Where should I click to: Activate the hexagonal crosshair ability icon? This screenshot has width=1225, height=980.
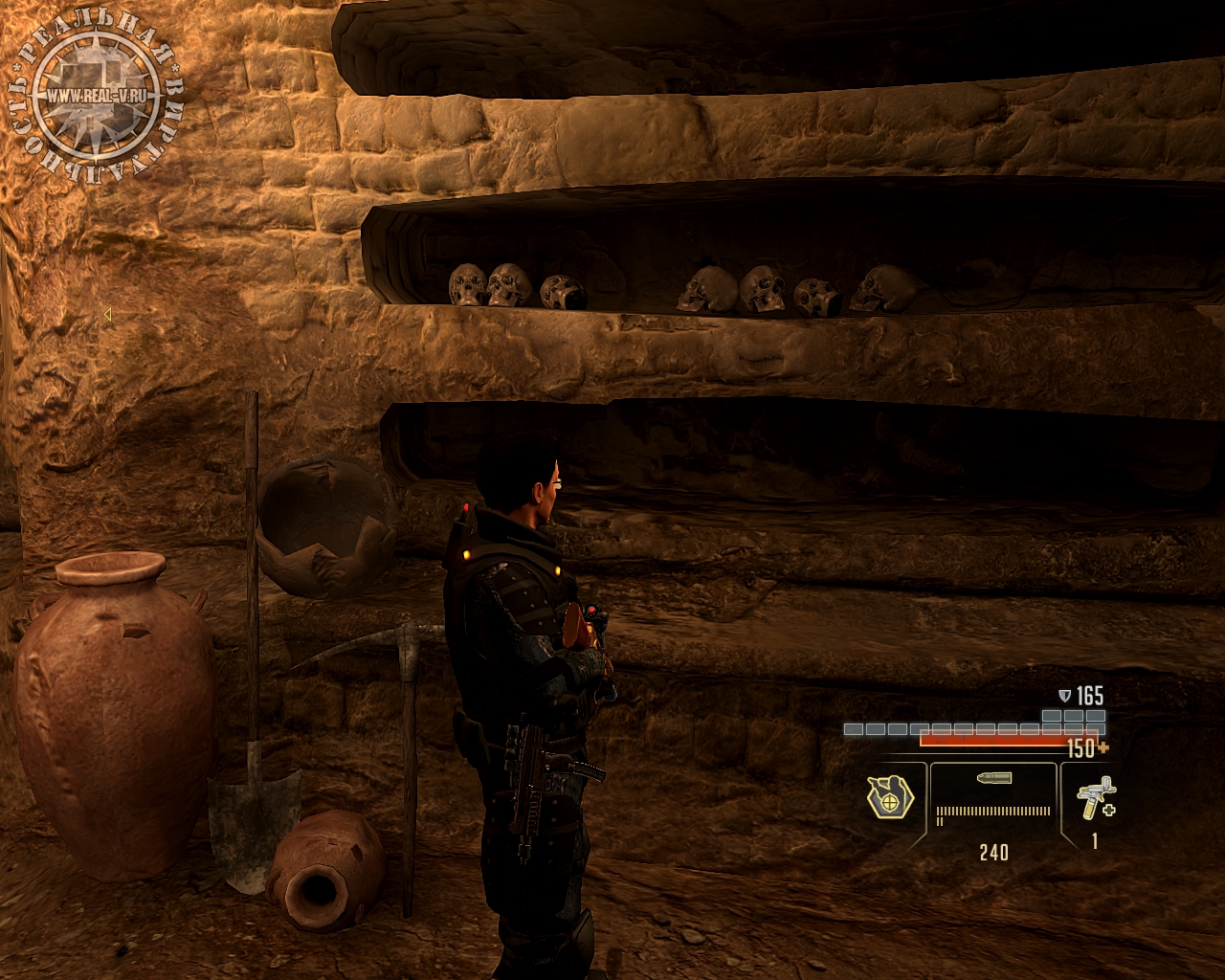pos(890,796)
